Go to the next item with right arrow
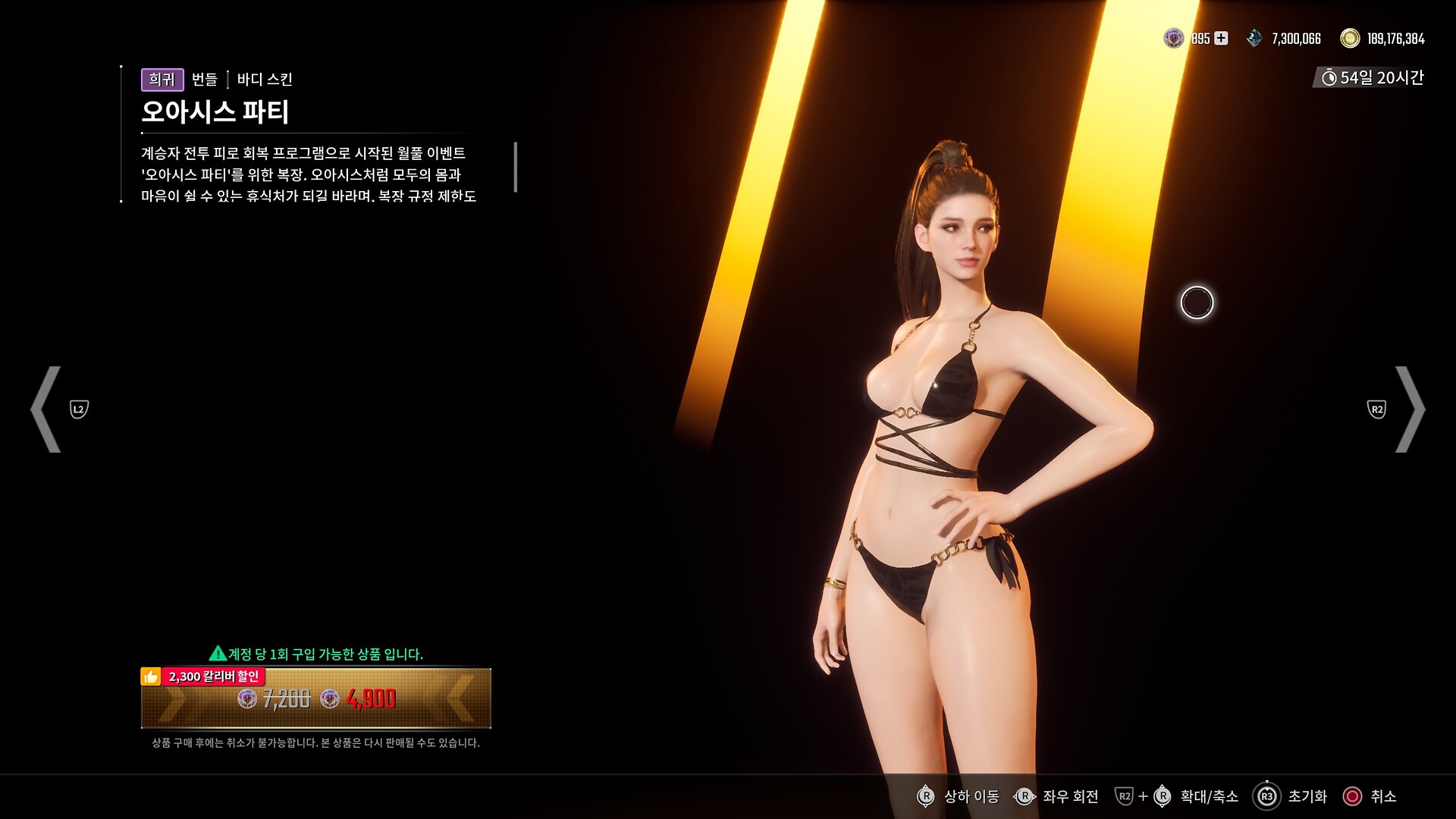 (1409, 409)
